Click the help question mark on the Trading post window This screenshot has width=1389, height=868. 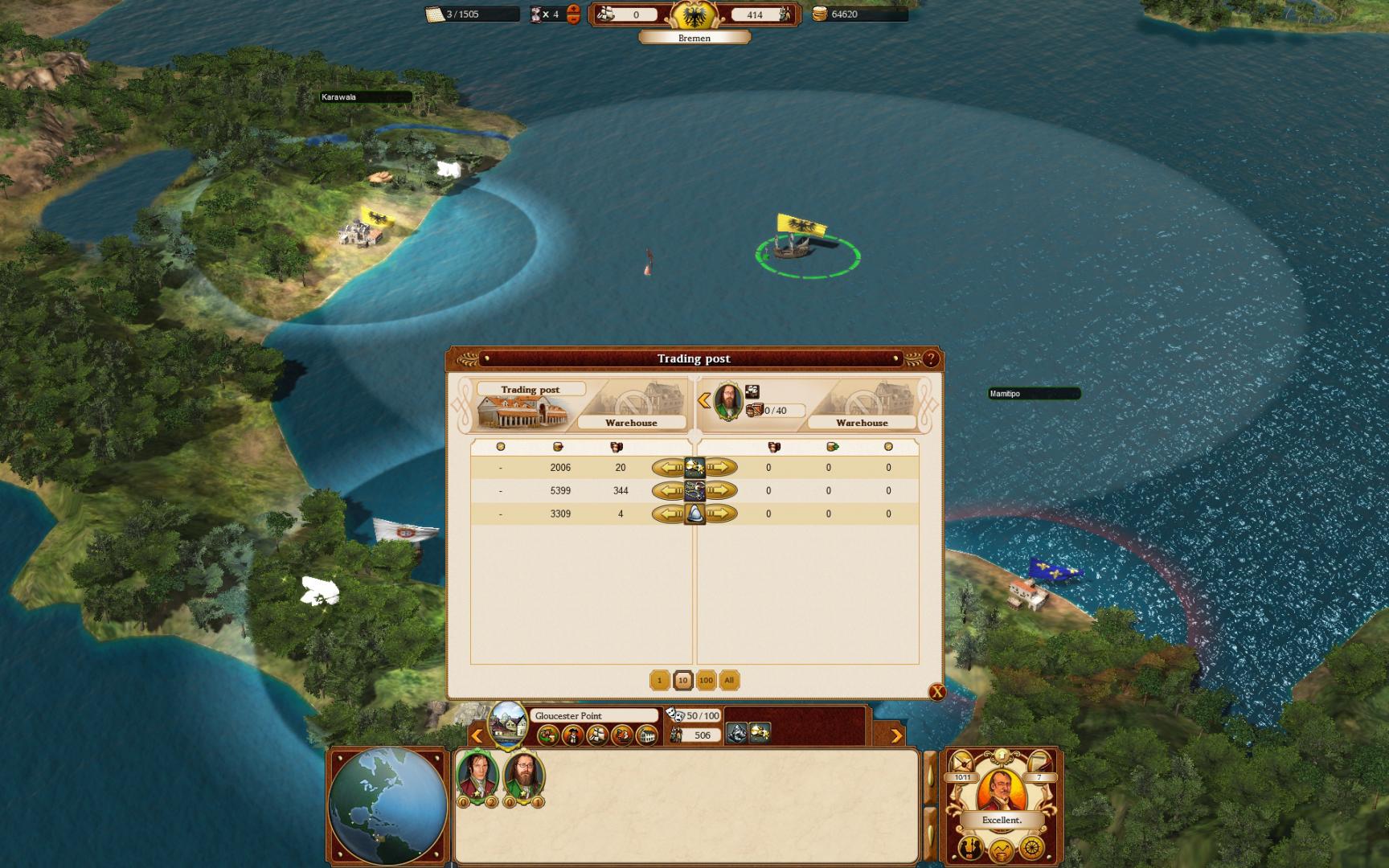[x=932, y=358]
